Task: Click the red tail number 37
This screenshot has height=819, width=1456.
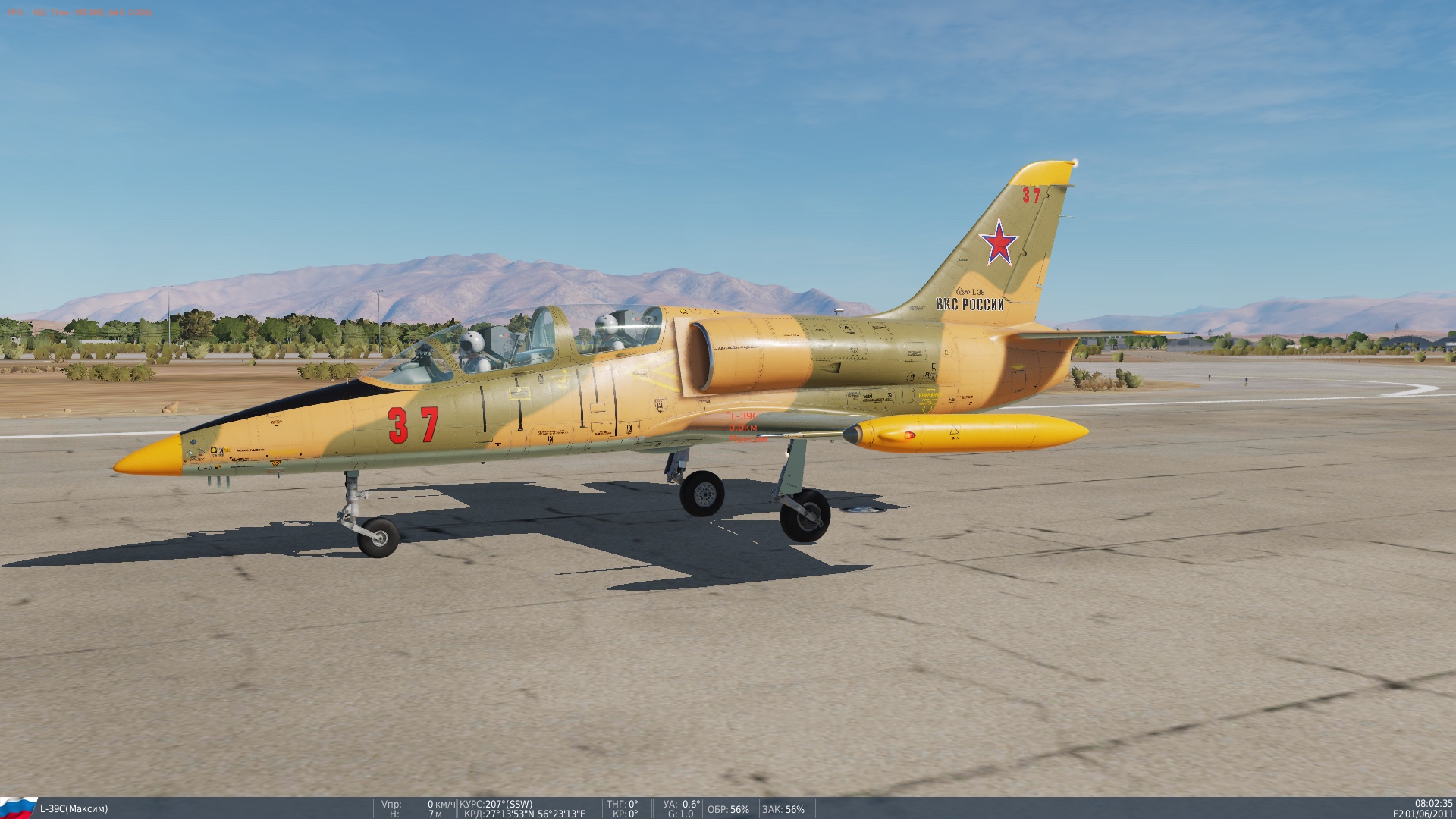Action: click(x=1030, y=196)
